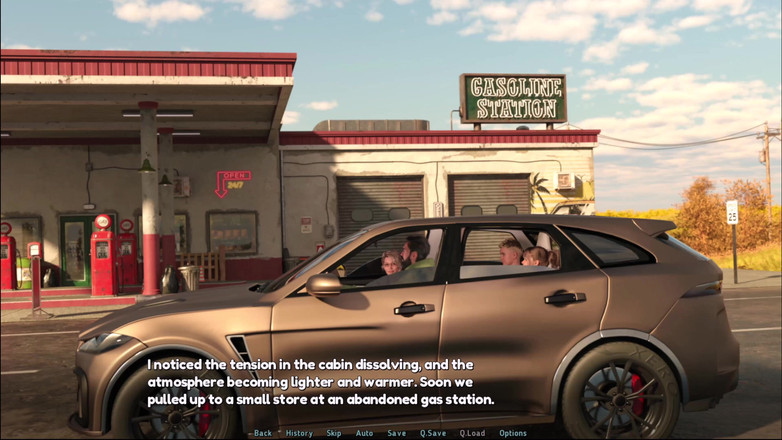Go back to previous dialogue line
782x440 pixels.
click(262, 433)
